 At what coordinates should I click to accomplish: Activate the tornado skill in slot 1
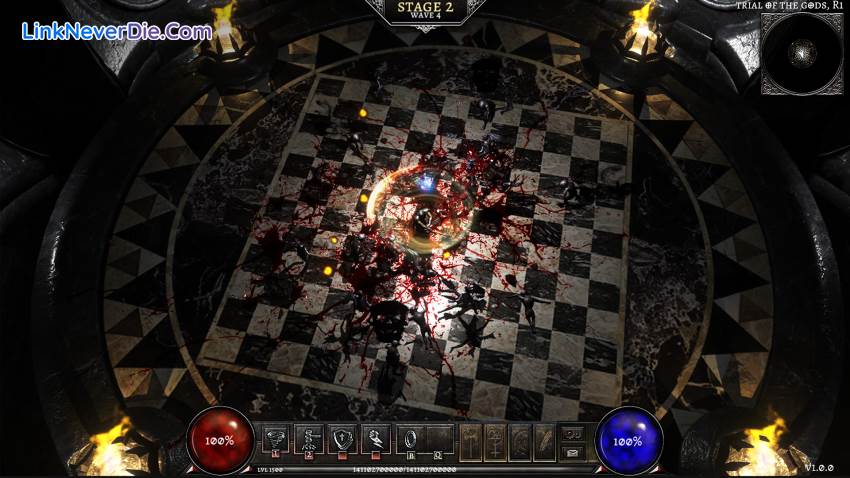[x=276, y=438]
